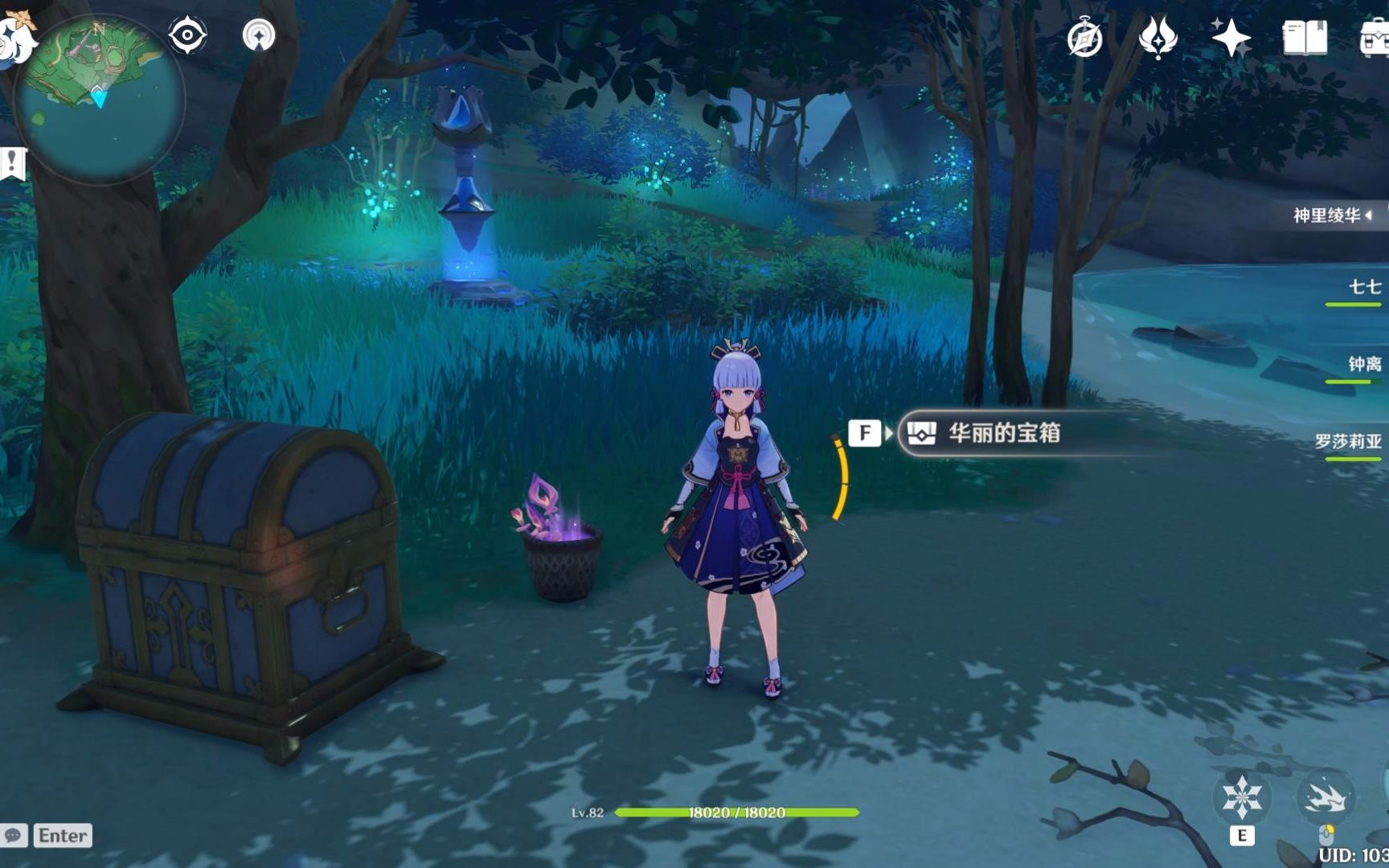Open the Archive book icon
This screenshot has height=868, width=1389.
1305,36
